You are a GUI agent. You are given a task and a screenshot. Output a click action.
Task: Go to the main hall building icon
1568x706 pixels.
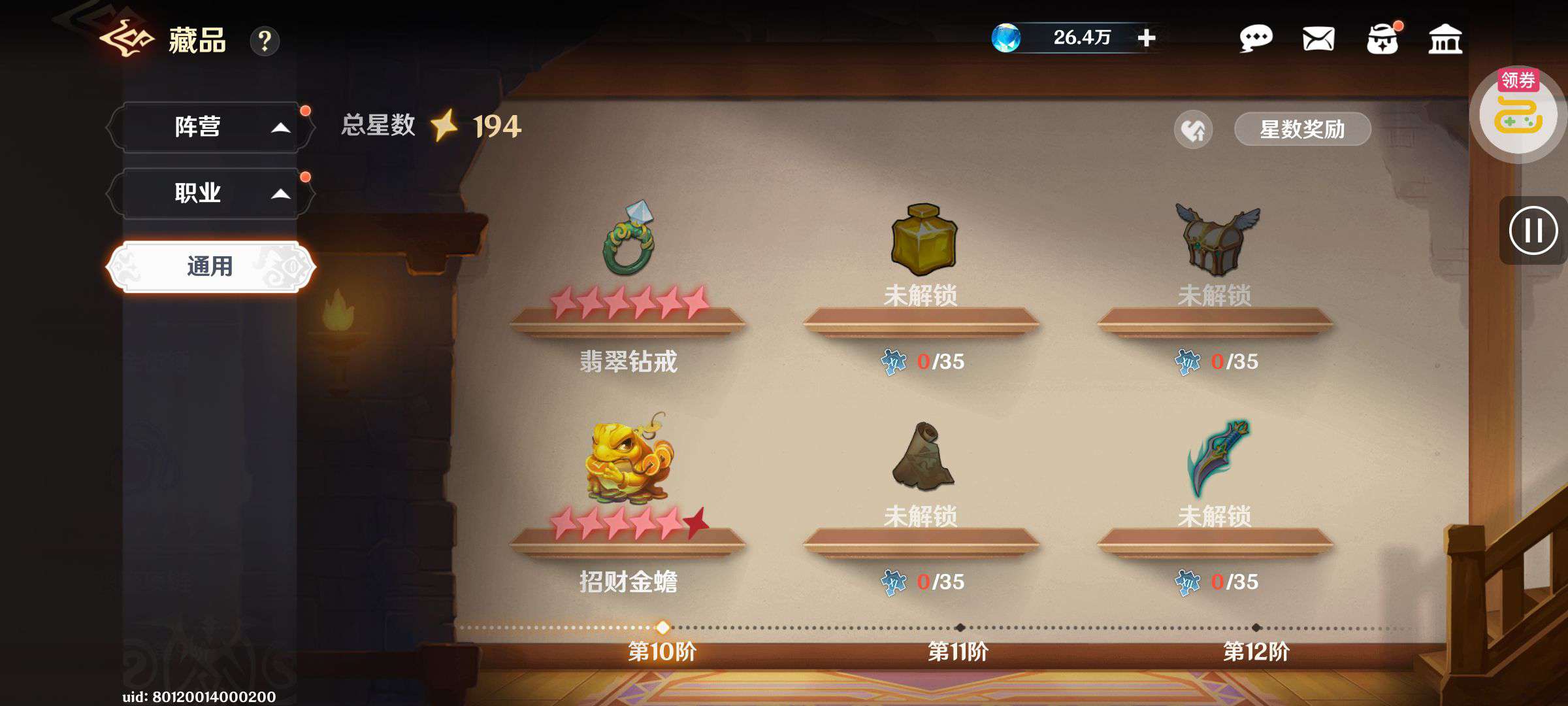1445,39
